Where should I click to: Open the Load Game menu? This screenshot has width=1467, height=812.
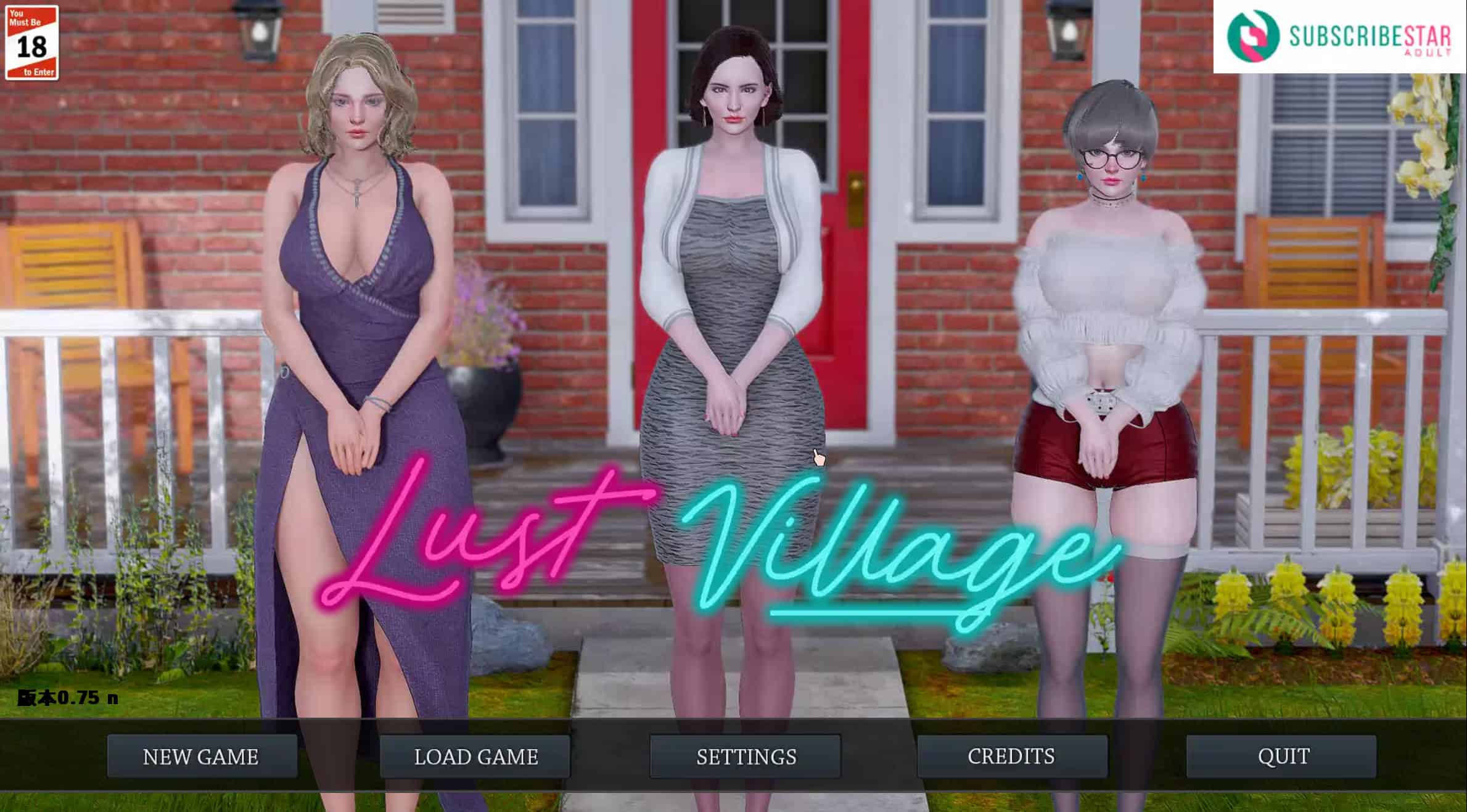point(475,756)
